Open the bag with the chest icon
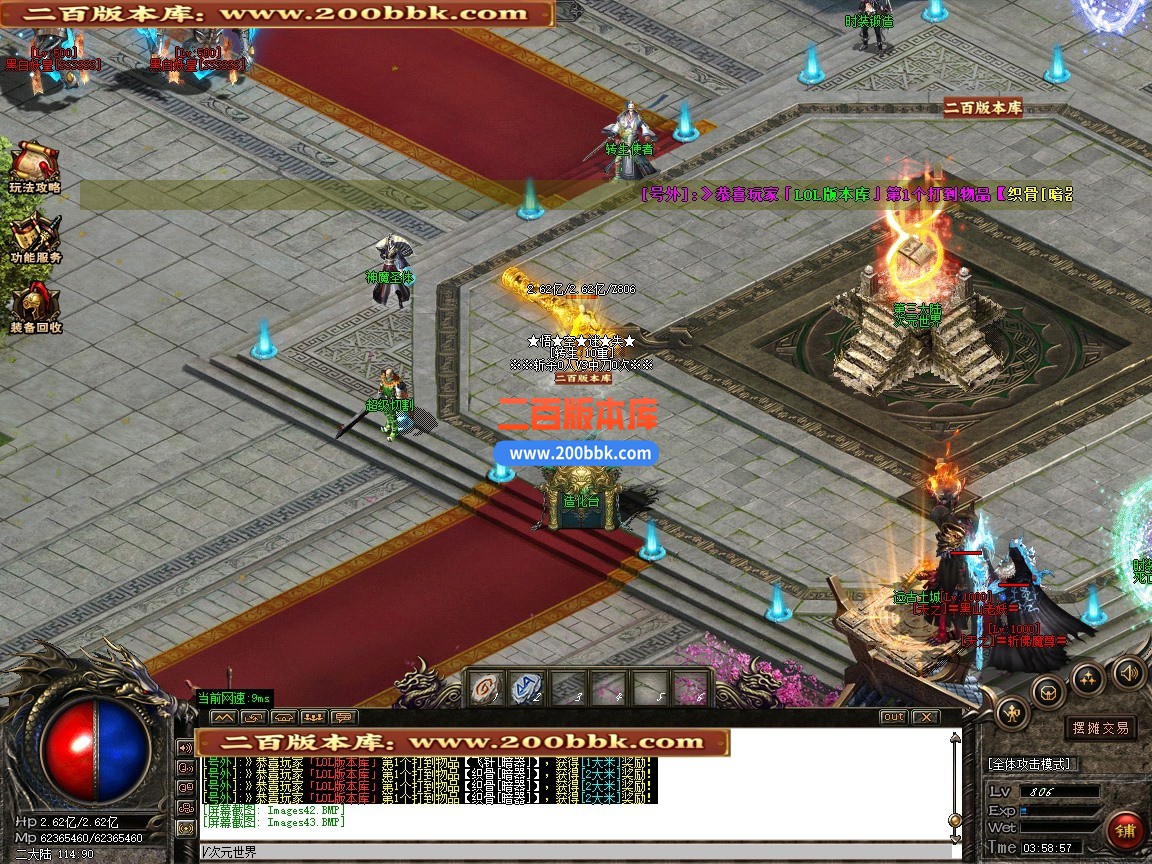Image resolution: width=1152 pixels, height=864 pixels. point(1048,691)
